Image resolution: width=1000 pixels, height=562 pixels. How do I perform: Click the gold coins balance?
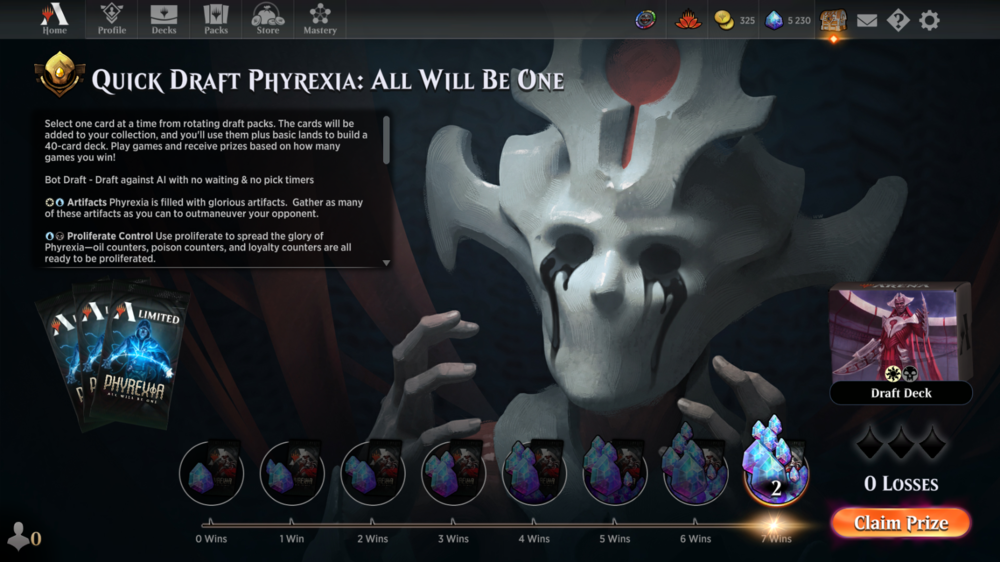point(735,20)
